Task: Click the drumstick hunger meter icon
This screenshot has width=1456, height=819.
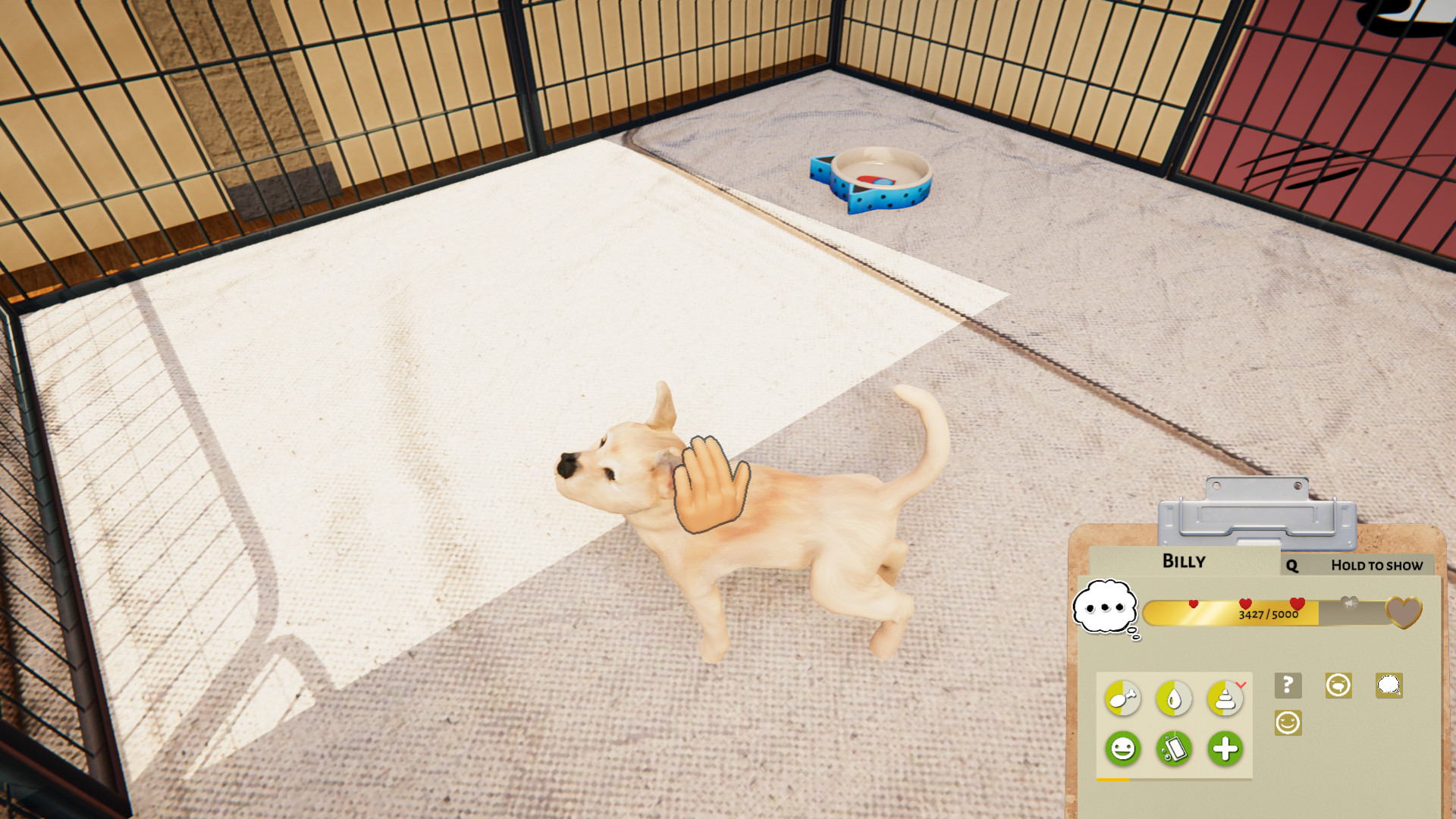Action: pos(1122,698)
